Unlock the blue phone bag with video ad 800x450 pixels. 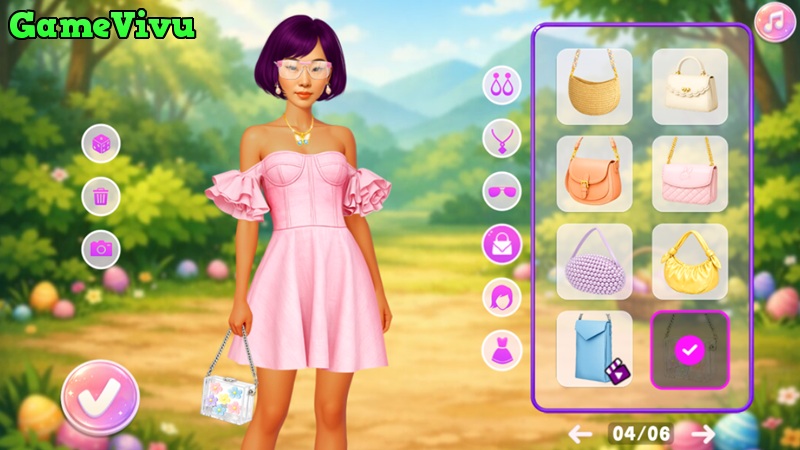click(x=594, y=349)
